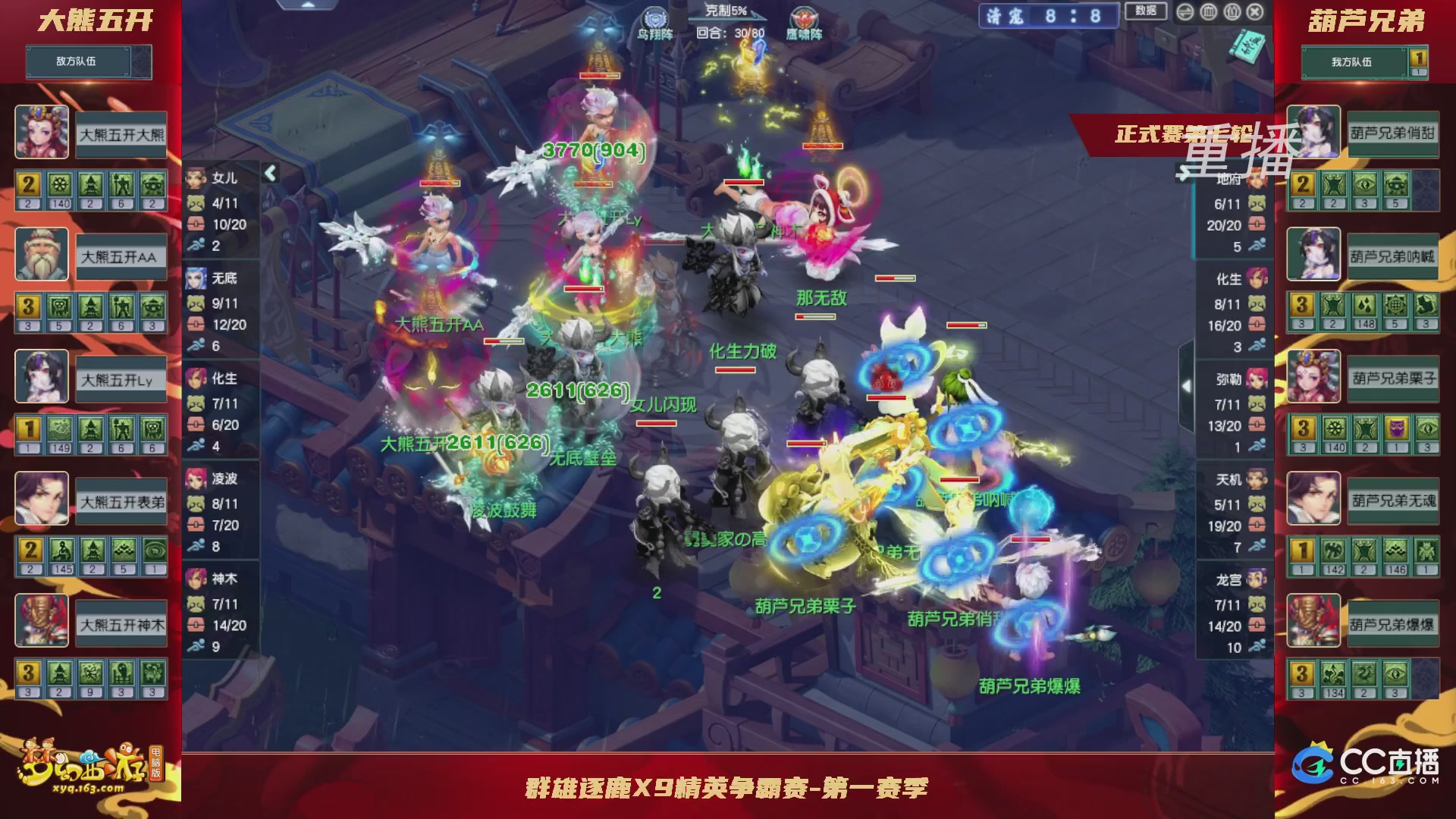Screen dimensions: 1456x819
Task: Collapse the left unit panel with the chevron
Action: 270,173
